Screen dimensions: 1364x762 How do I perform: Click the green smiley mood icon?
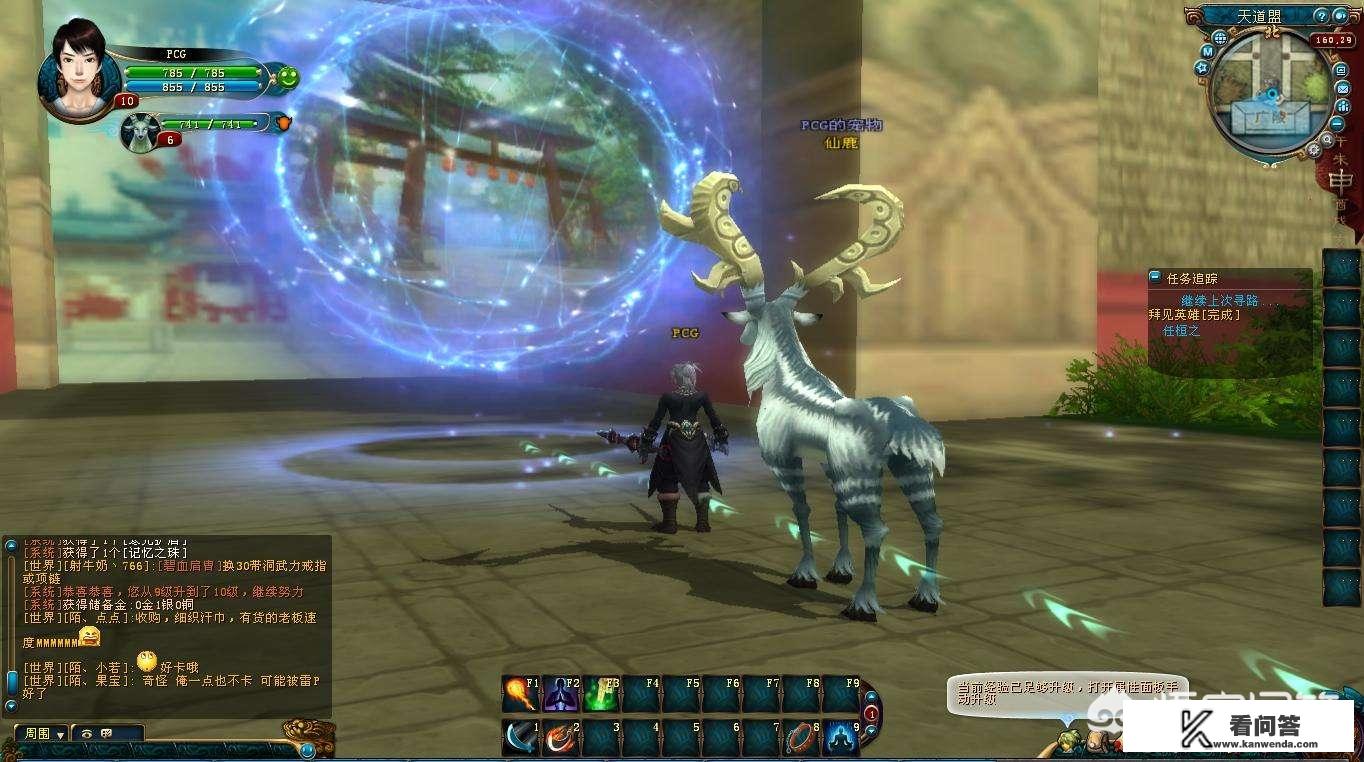click(288, 76)
